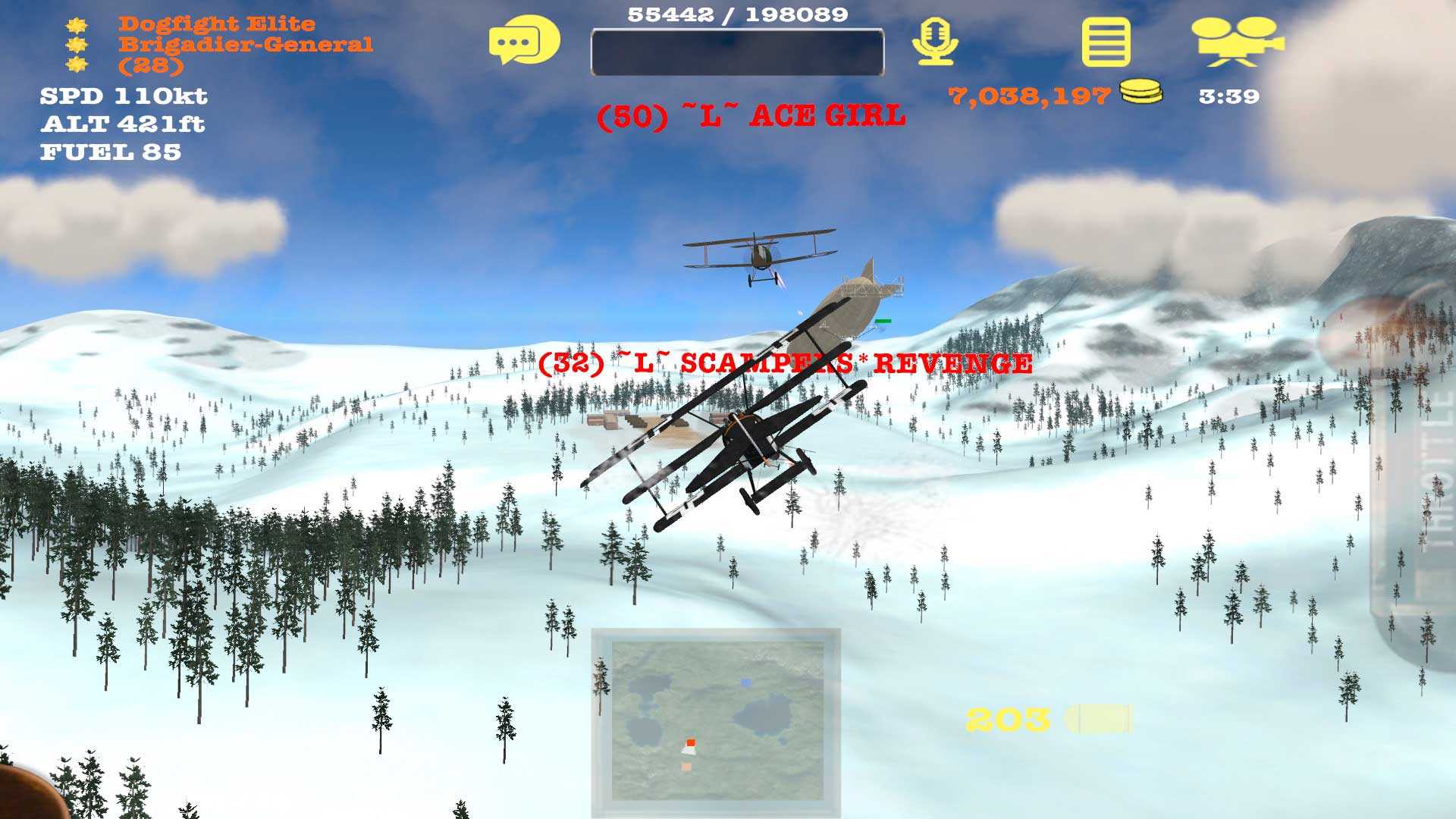Image resolution: width=1456 pixels, height=819 pixels.
Task: Click the gold coins stack icon
Action: [x=1141, y=92]
